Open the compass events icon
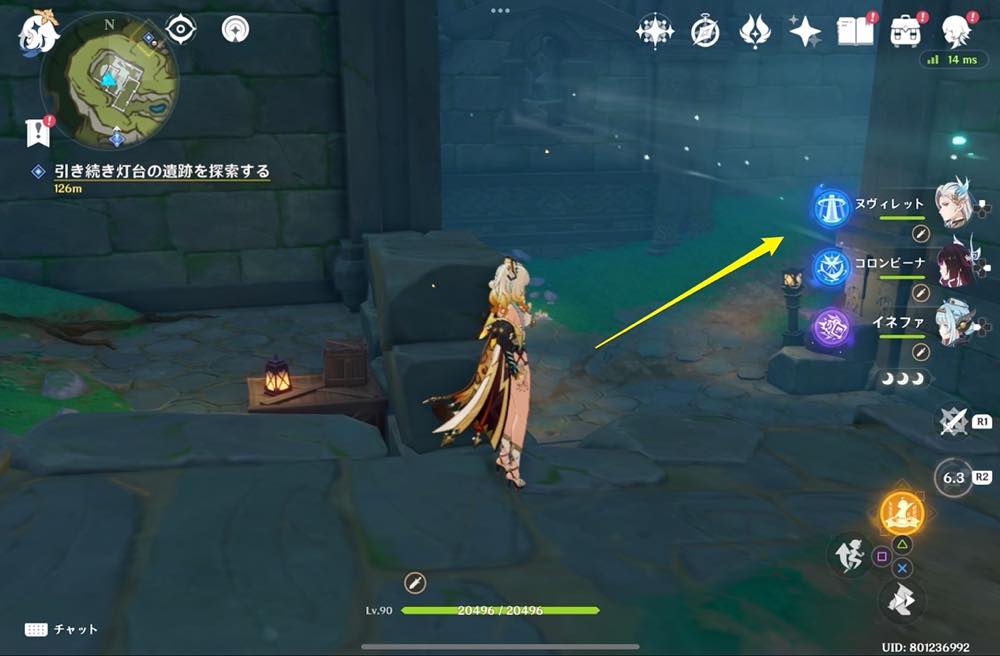The width and height of the screenshot is (1000, 656). tap(705, 32)
